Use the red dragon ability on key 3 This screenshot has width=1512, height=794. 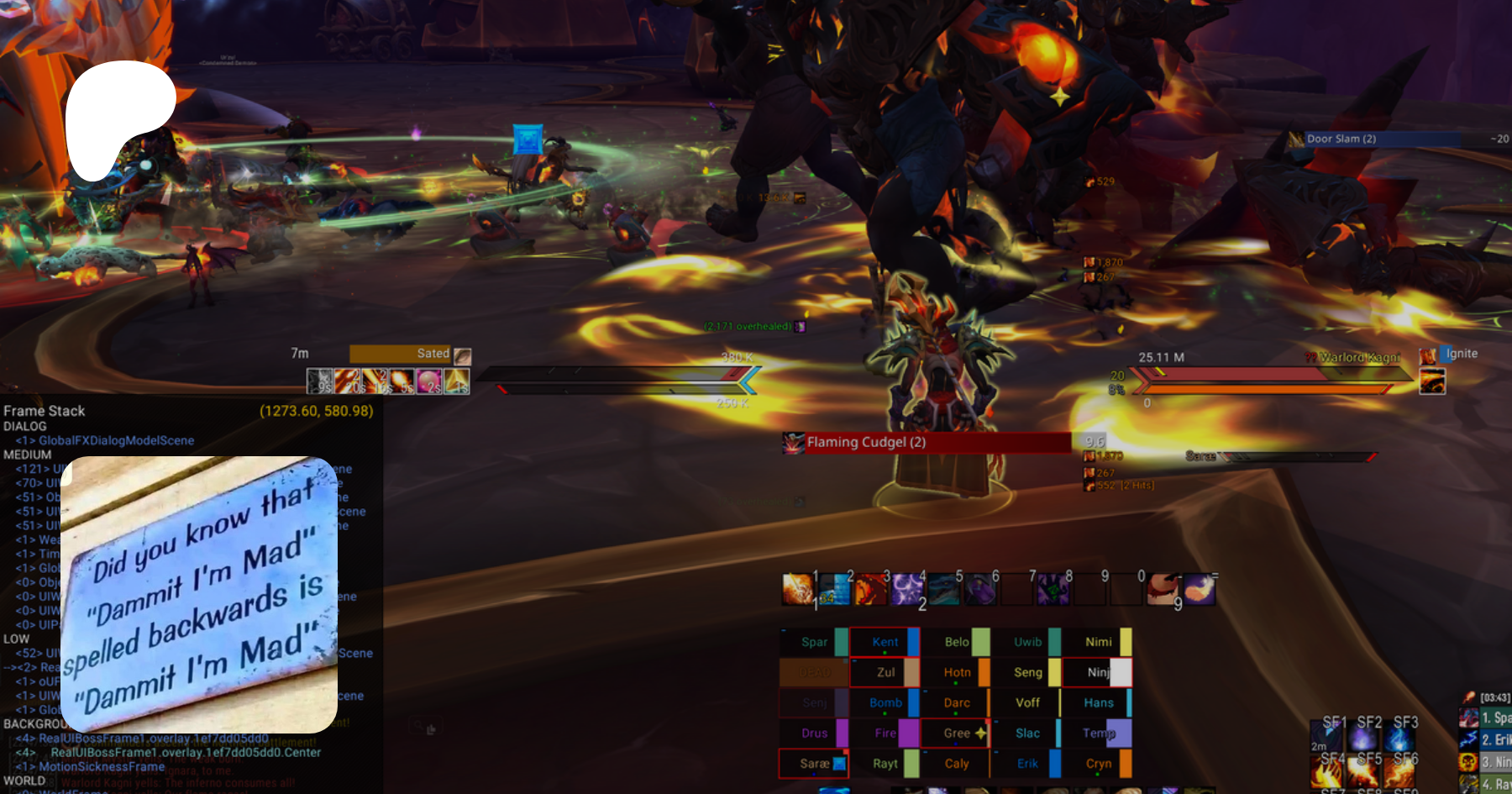point(871,589)
